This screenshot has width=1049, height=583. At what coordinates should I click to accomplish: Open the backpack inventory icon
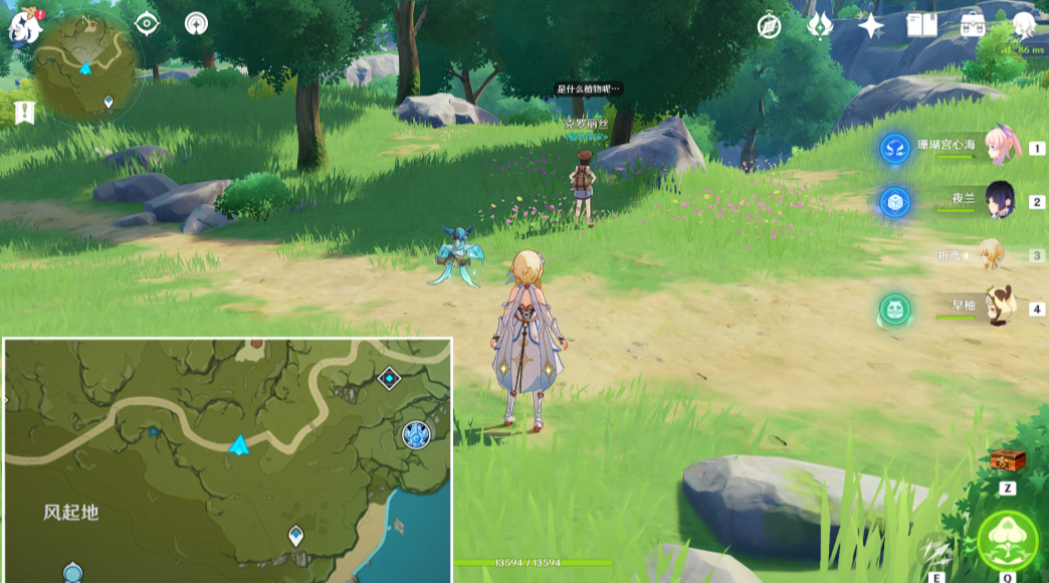[x=972, y=26]
